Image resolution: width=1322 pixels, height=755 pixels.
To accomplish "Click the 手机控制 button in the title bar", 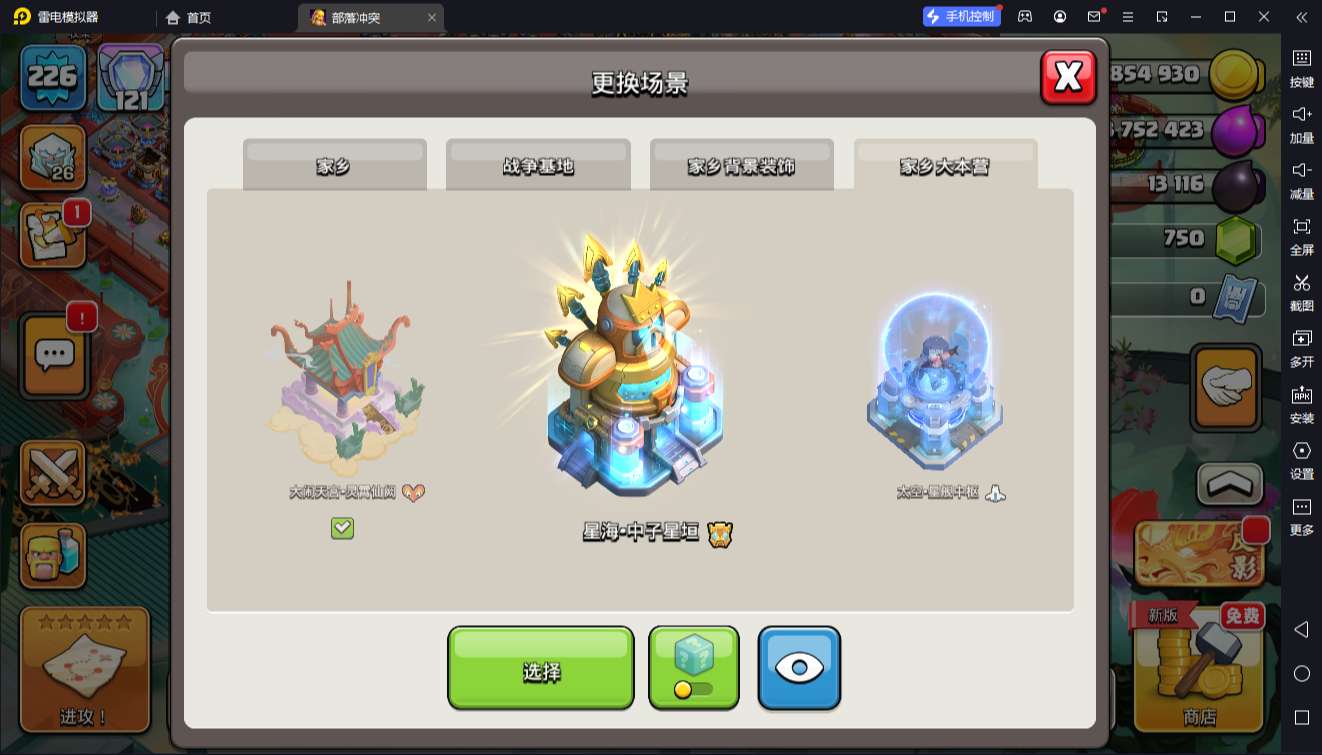I will point(960,17).
